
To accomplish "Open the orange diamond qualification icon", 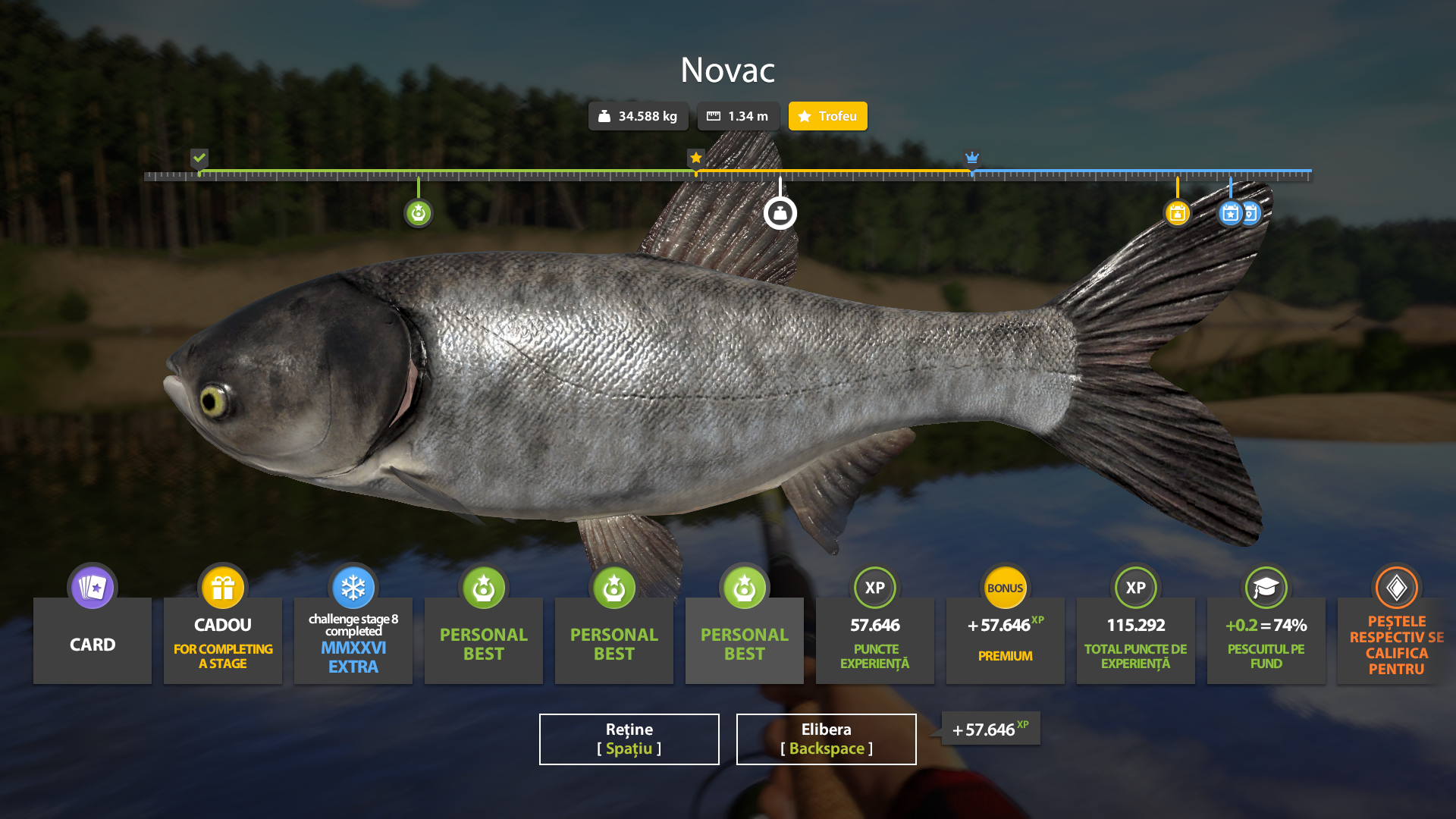I will 1396,587.
